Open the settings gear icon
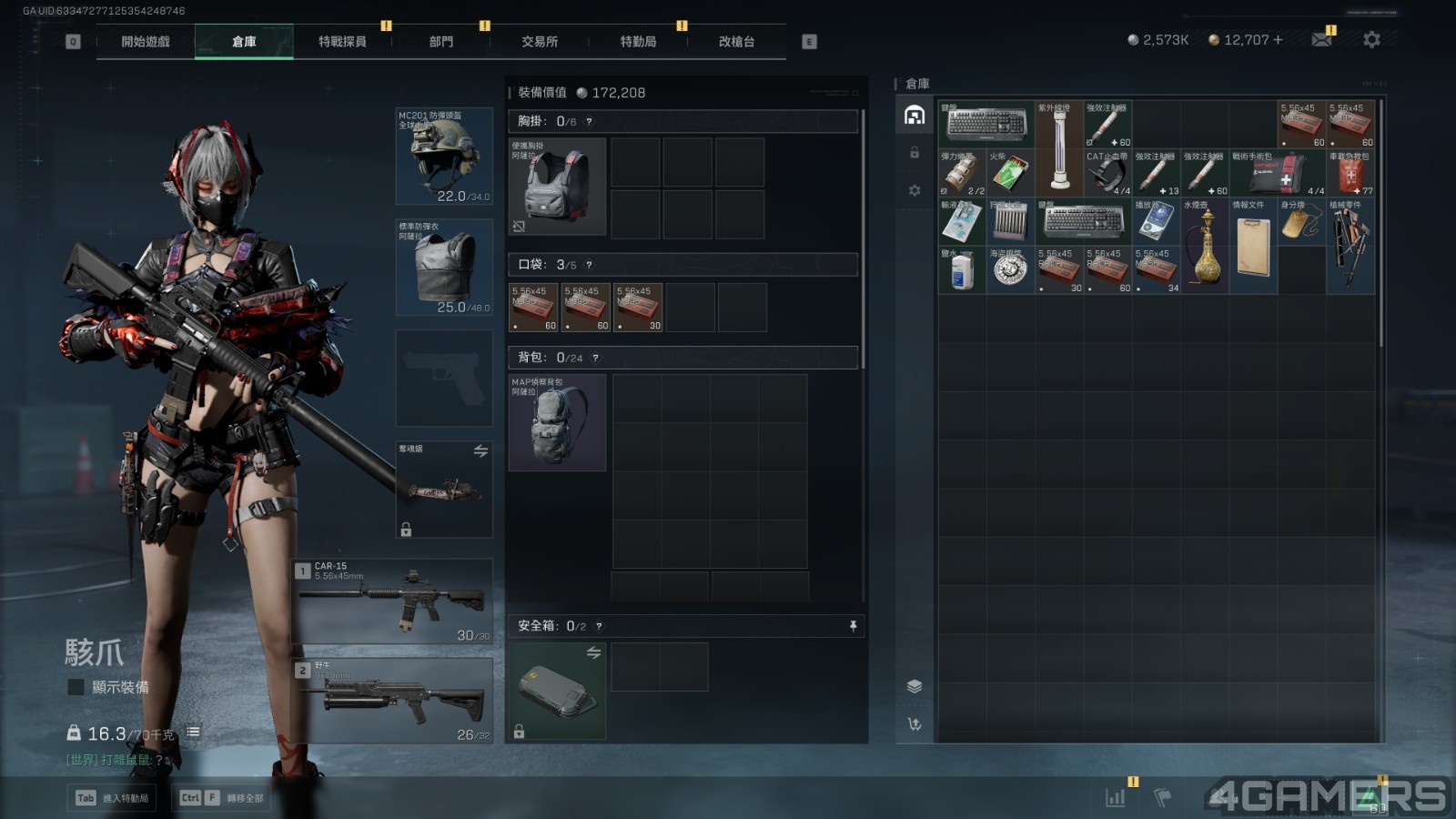The height and width of the screenshot is (819, 1456). pos(1371,40)
